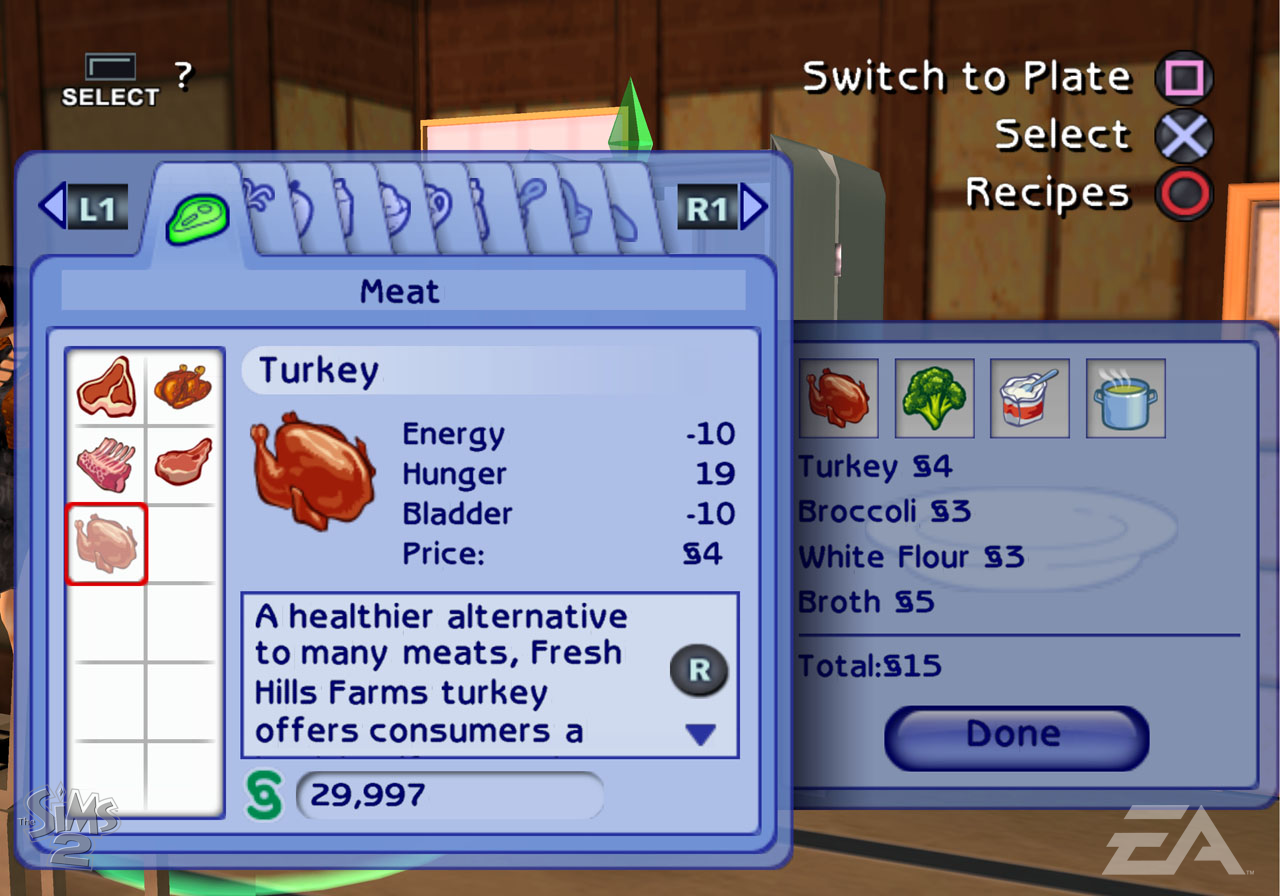The height and width of the screenshot is (896, 1280).
Task: Select the rack of ribs ingredient
Action: 106,465
